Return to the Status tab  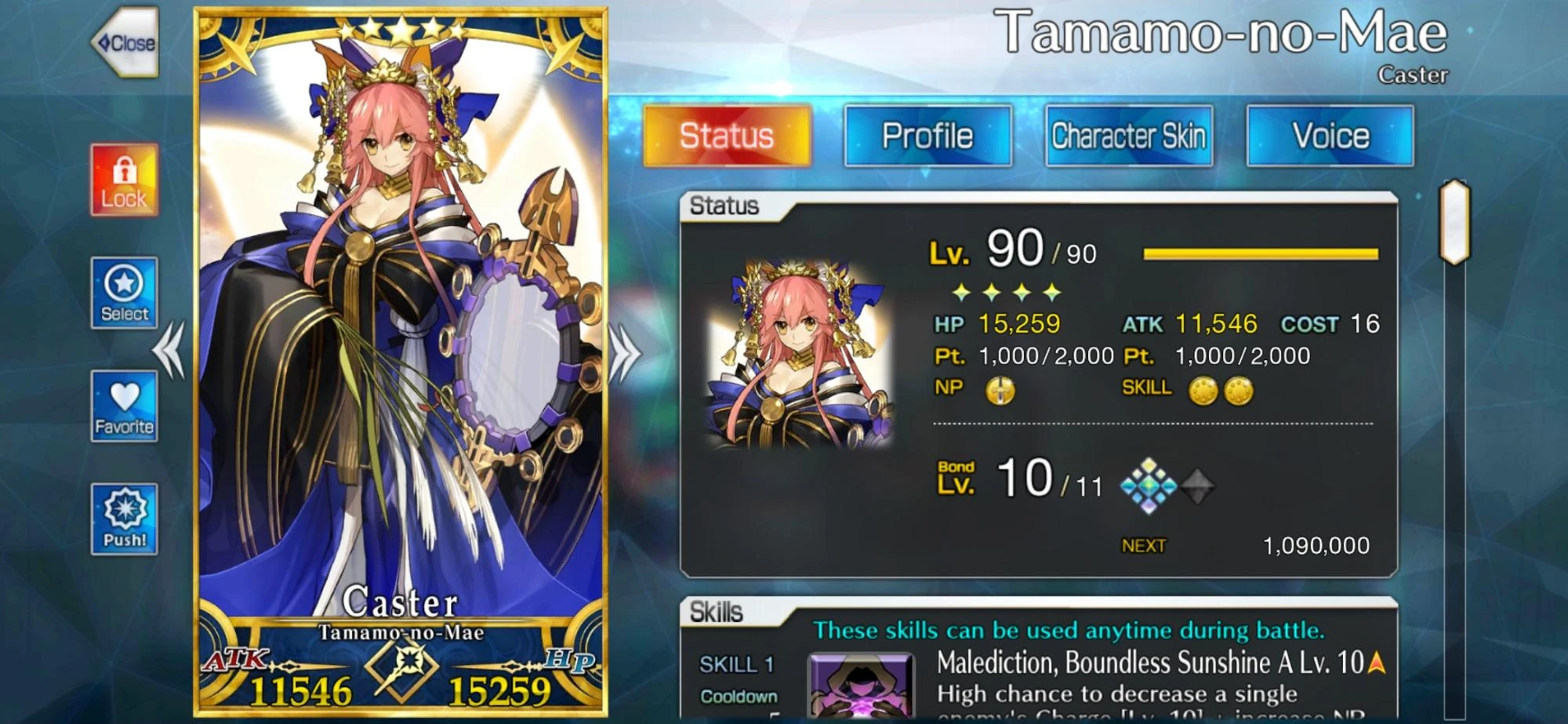(x=728, y=136)
